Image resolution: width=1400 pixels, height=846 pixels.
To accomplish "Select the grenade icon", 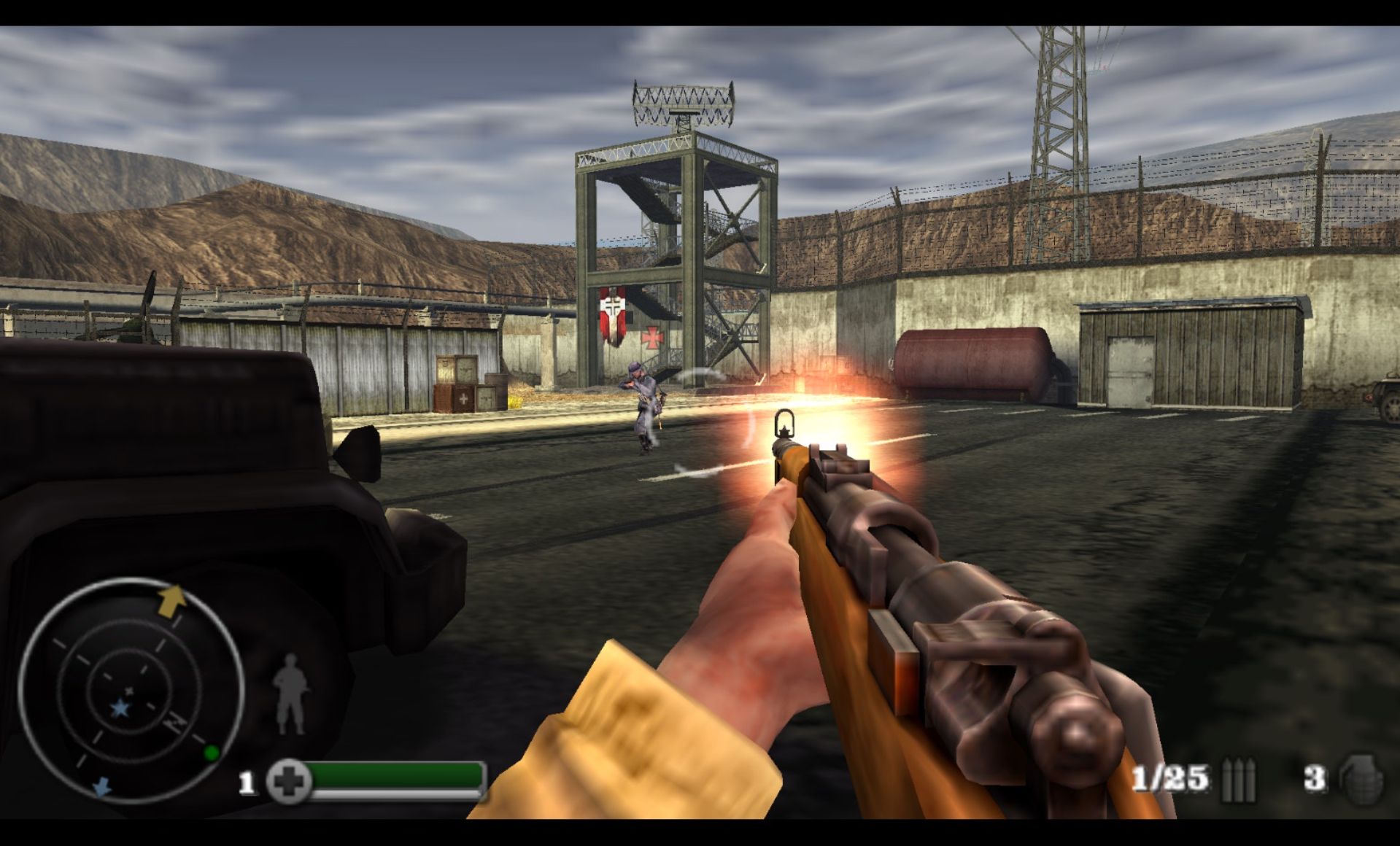I will (x=1361, y=780).
